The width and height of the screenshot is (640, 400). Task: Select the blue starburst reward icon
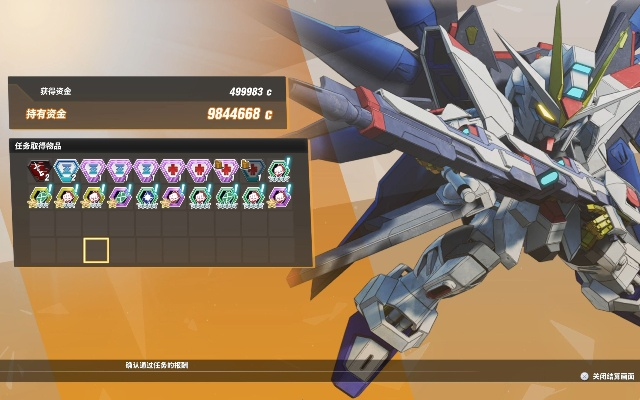[146, 196]
